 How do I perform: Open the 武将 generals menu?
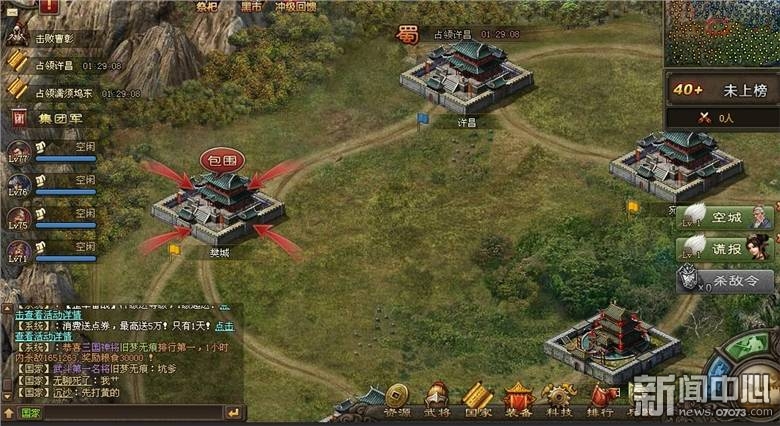coord(437,399)
